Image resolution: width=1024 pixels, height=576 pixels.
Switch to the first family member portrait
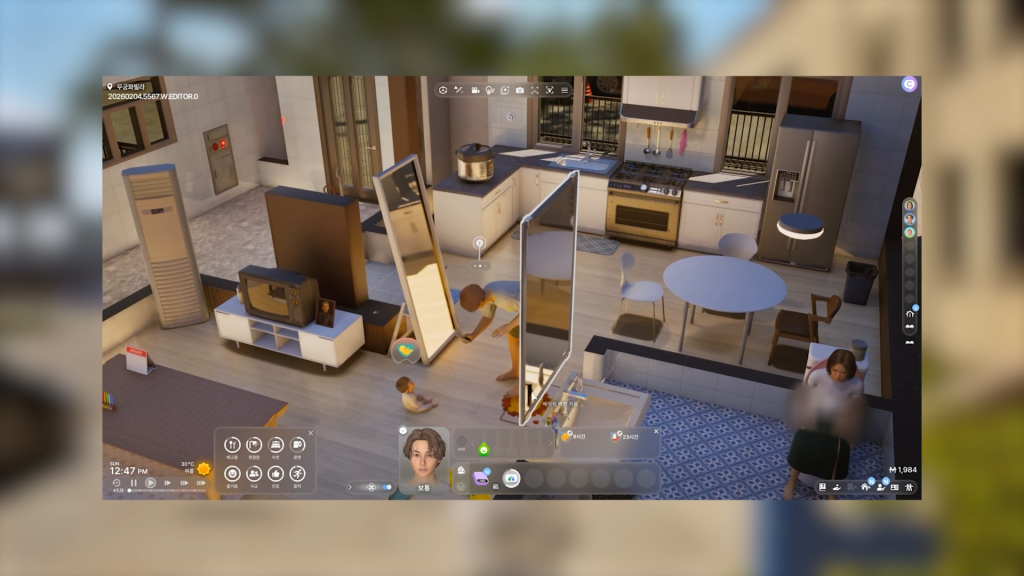[x=909, y=206]
